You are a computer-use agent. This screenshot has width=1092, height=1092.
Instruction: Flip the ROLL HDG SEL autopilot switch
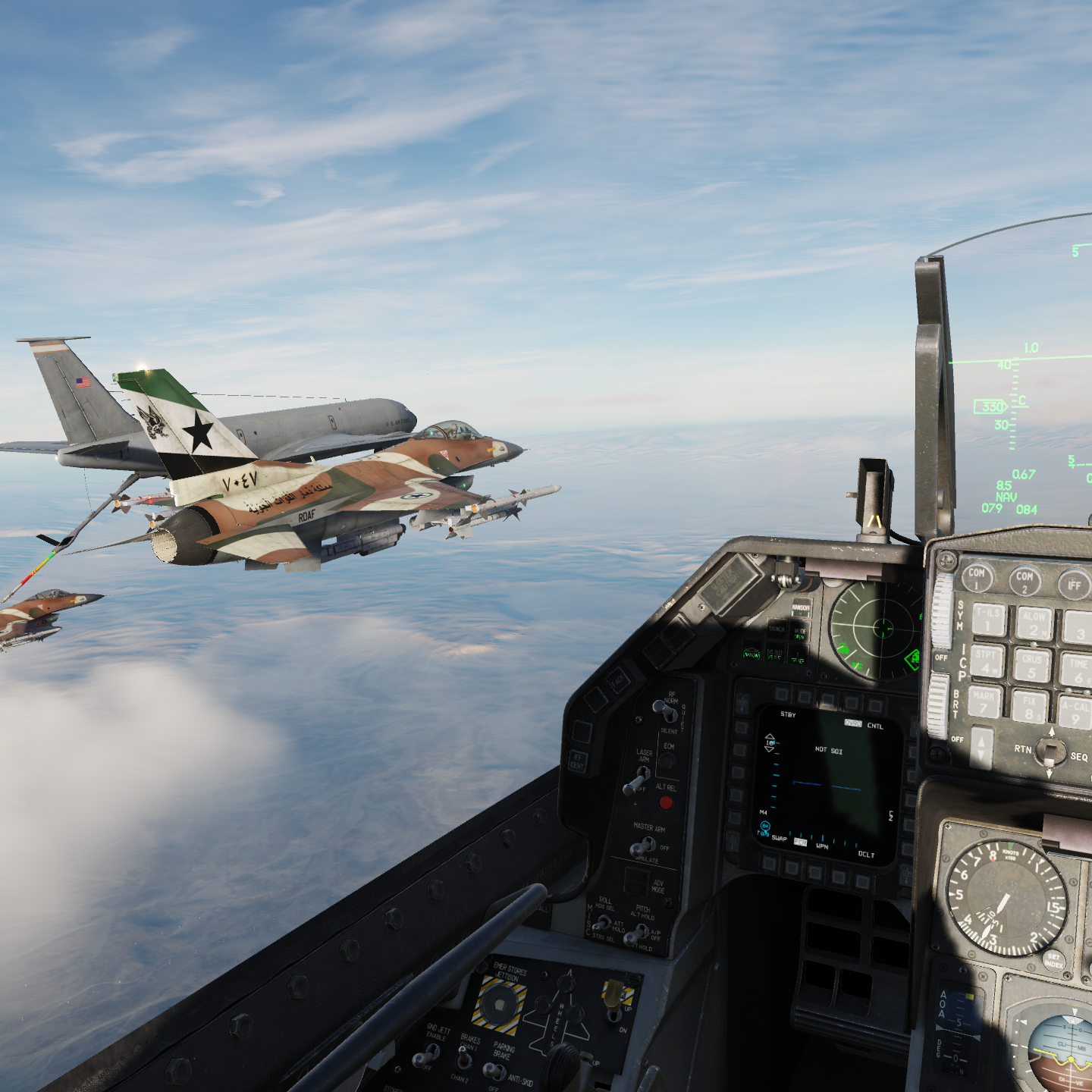pos(601,924)
